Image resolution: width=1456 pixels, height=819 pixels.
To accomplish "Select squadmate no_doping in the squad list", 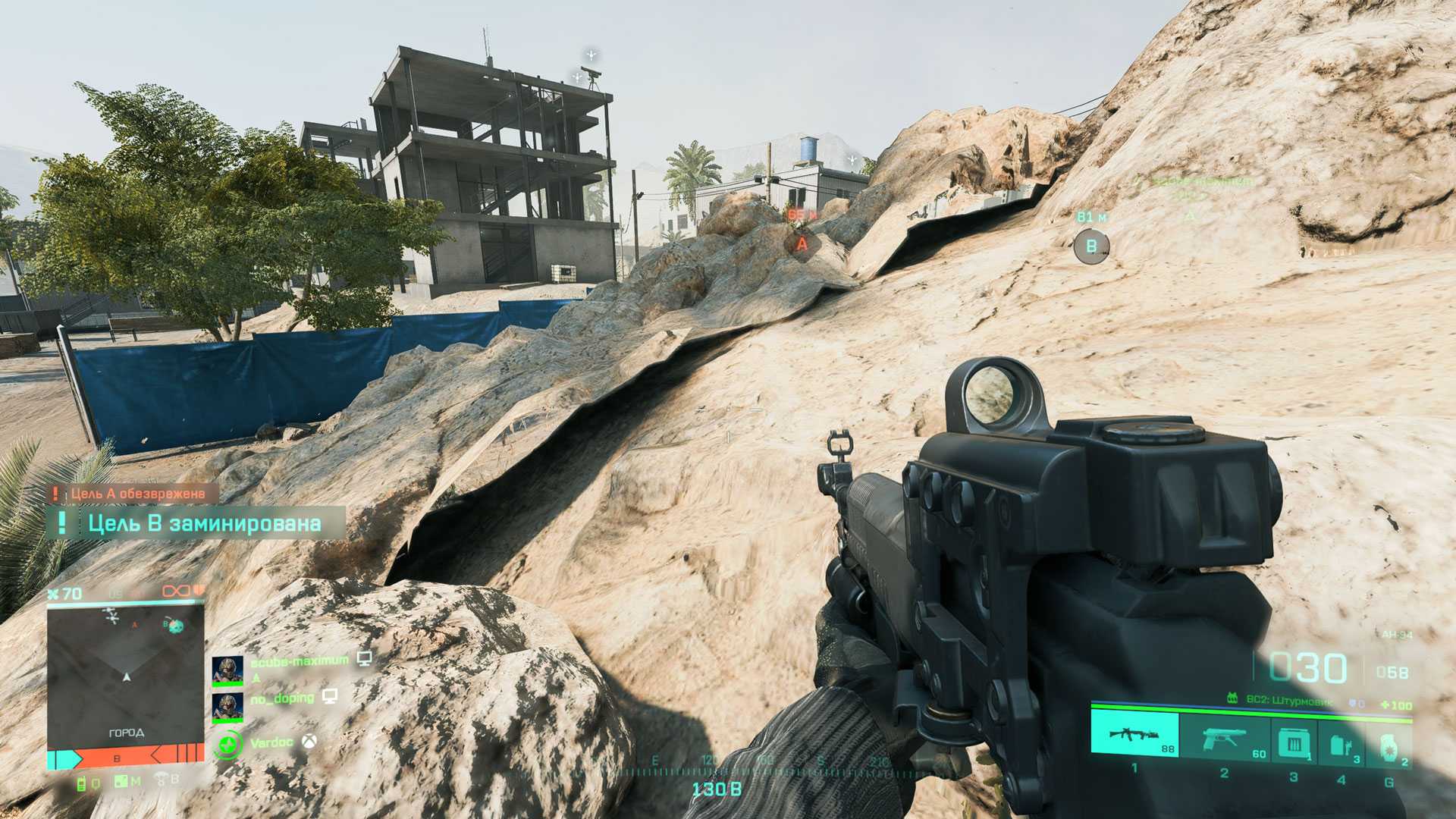I will pos(281,698).
